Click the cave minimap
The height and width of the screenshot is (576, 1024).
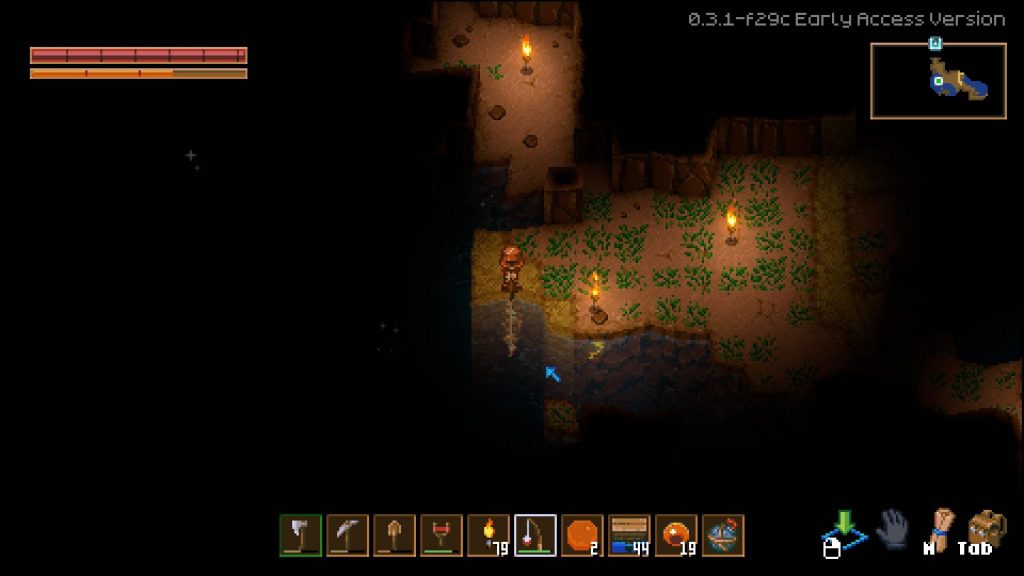point(937,81)
